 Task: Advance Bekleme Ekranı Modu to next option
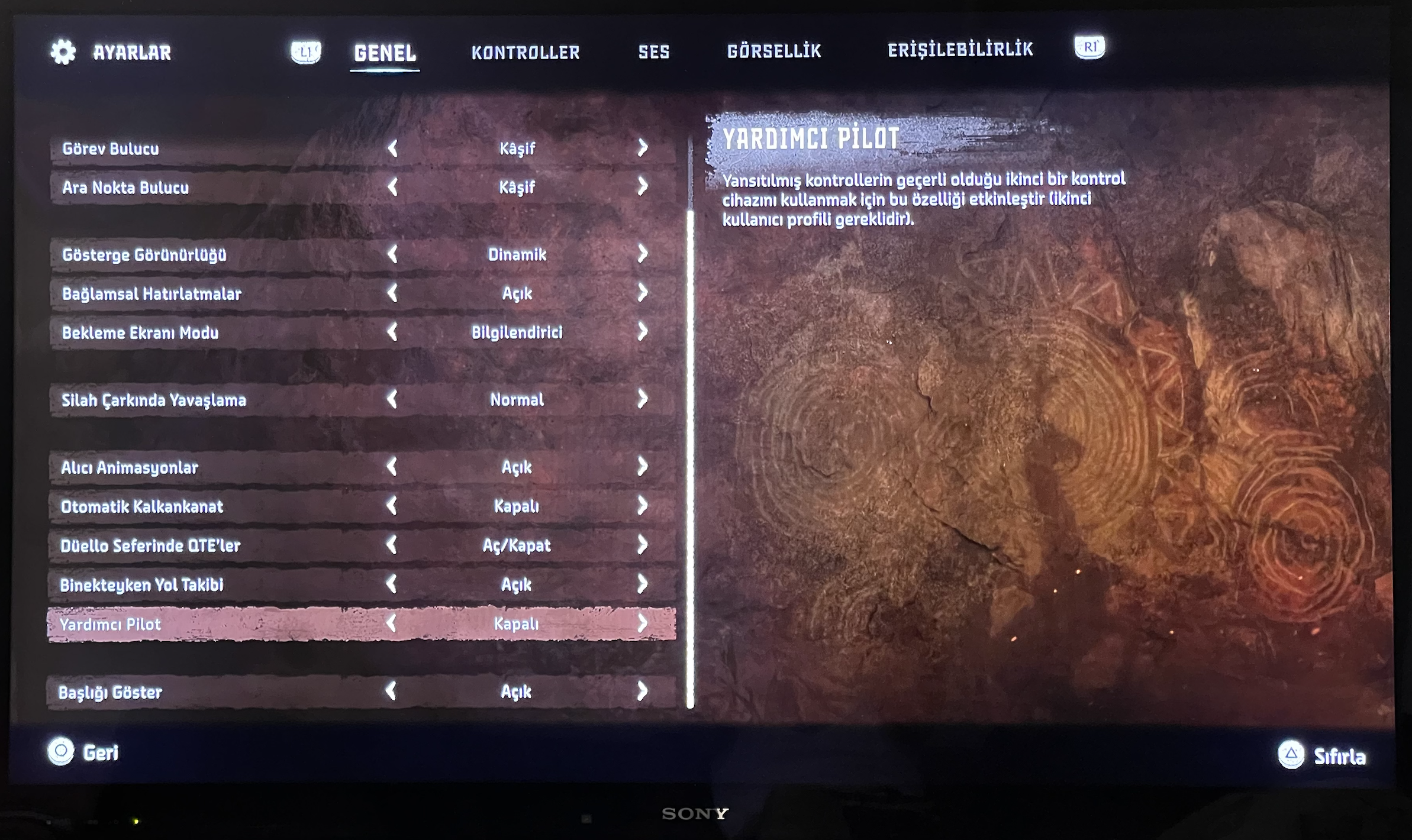coord(643,332)
